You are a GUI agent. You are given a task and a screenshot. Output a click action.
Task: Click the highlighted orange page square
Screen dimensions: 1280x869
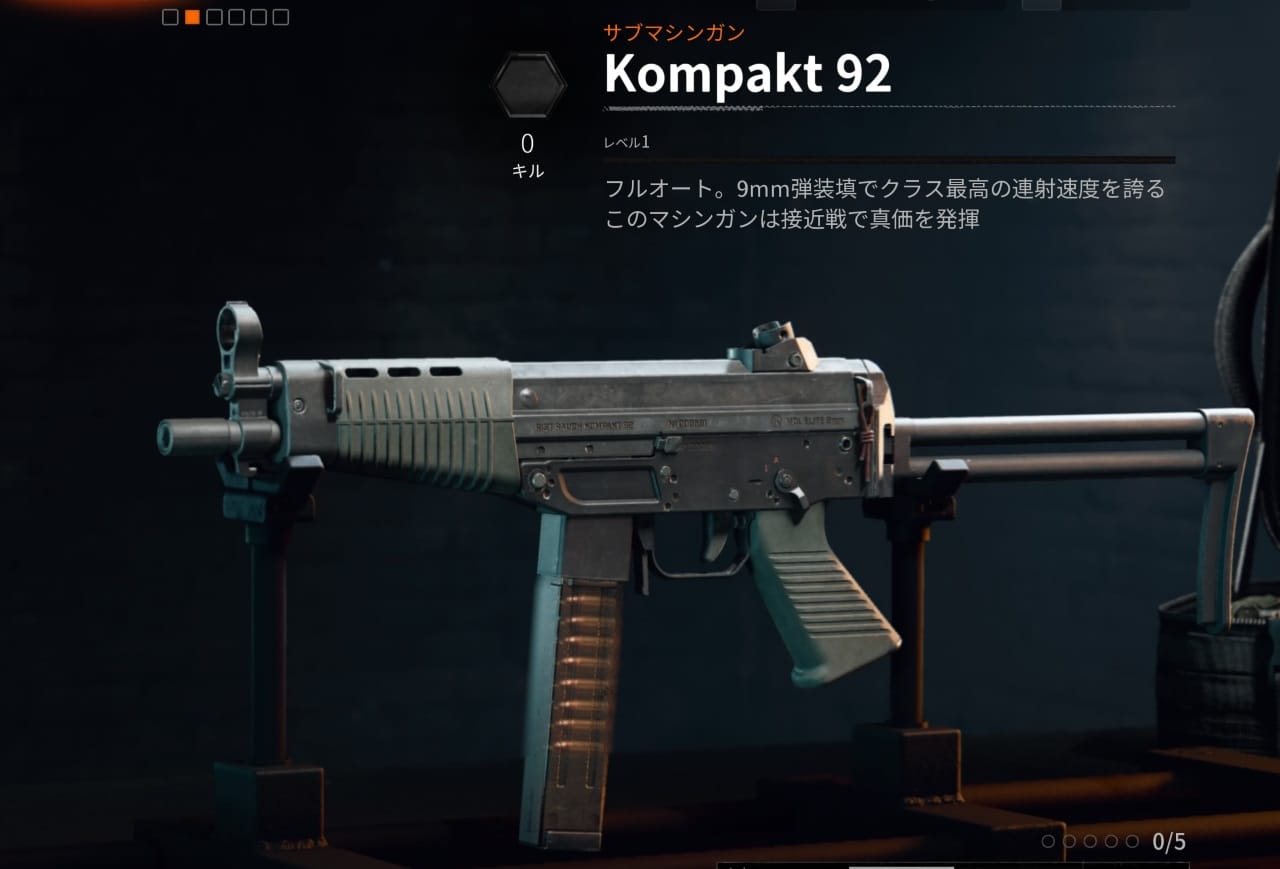pos(193,17)
